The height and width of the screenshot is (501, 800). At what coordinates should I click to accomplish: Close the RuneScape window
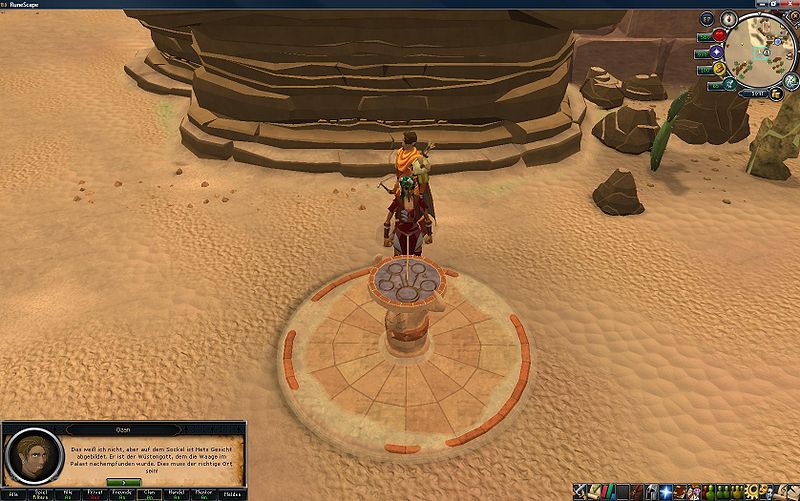791,4
